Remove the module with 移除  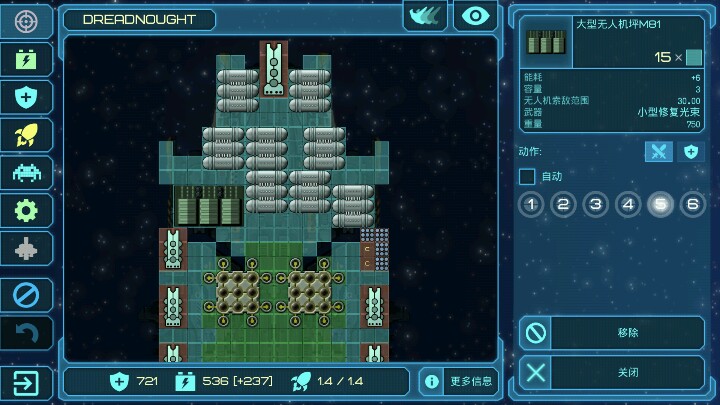611,333
